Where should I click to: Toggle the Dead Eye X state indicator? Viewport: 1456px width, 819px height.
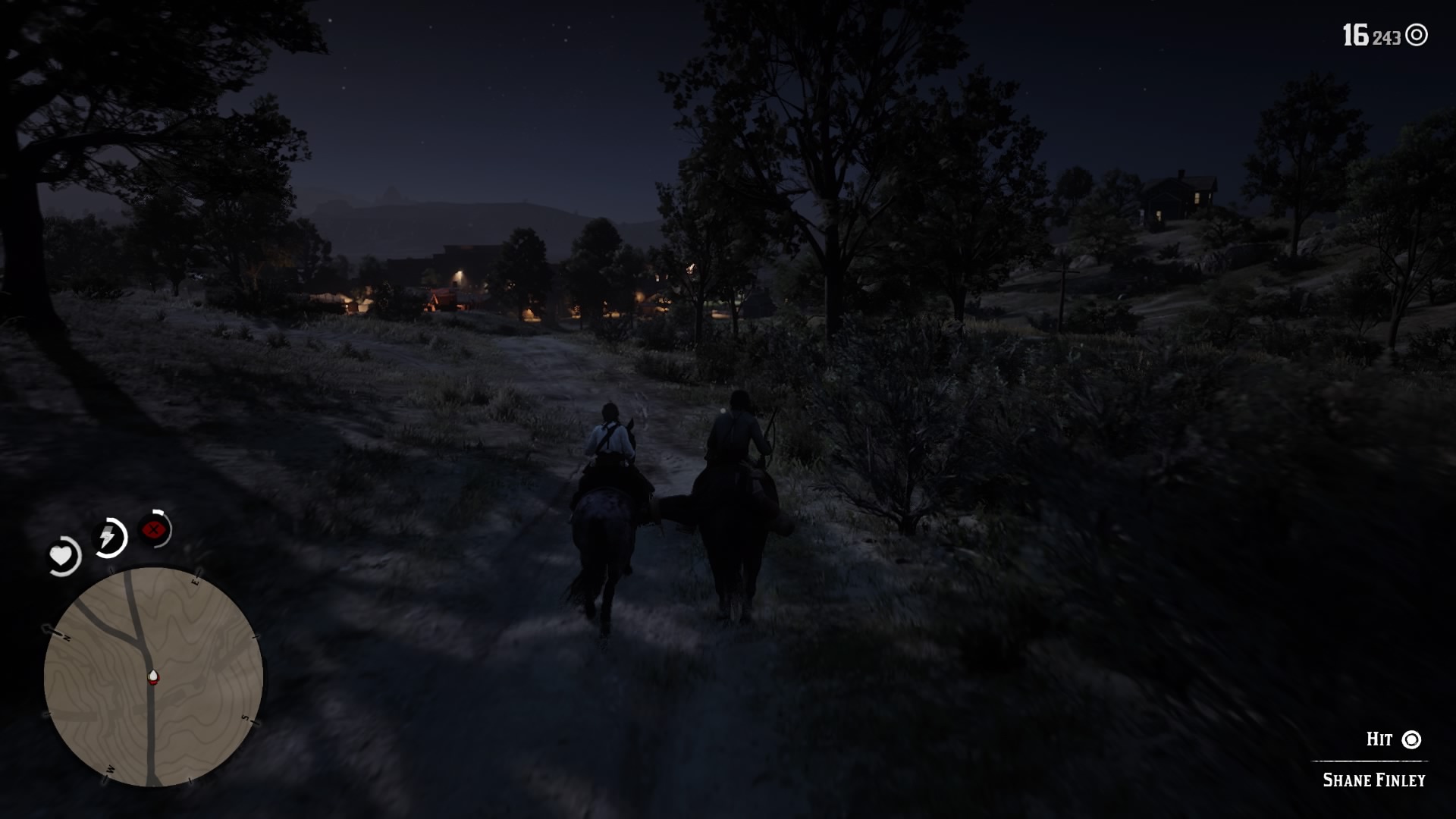(153, 531)
